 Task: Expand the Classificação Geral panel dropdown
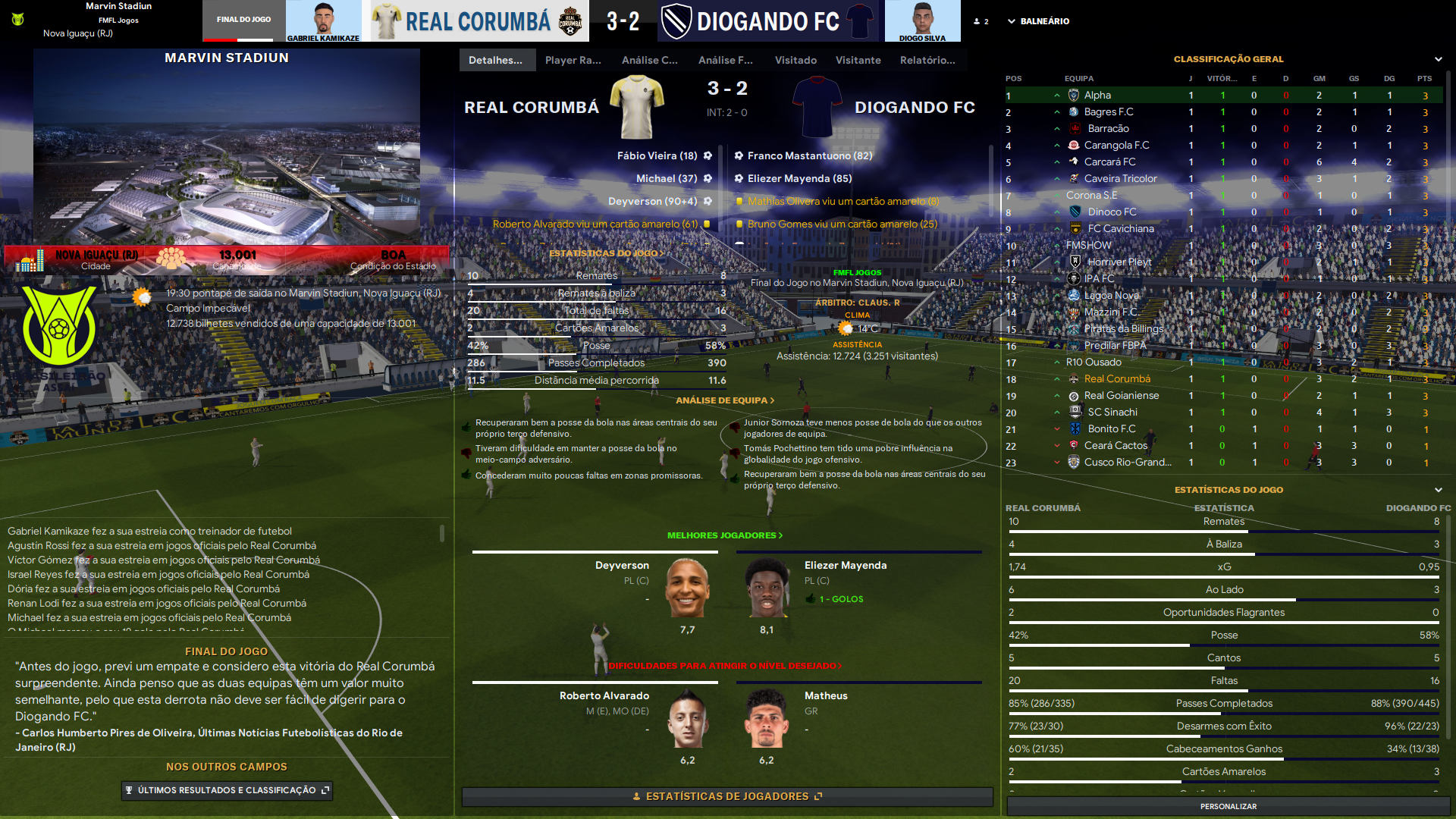(x=1438, y=59)
